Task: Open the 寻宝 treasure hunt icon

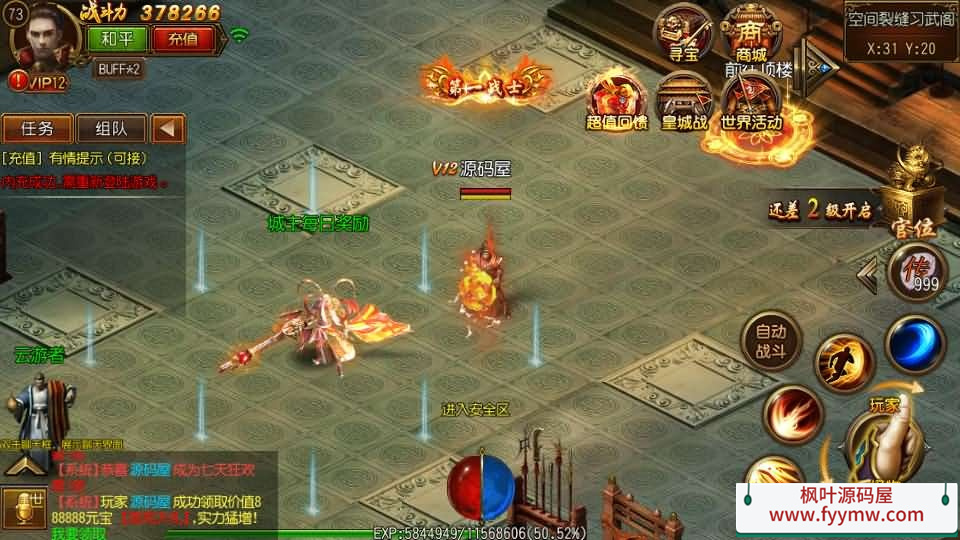Action: pyautogui.click(x=683, y=33)
